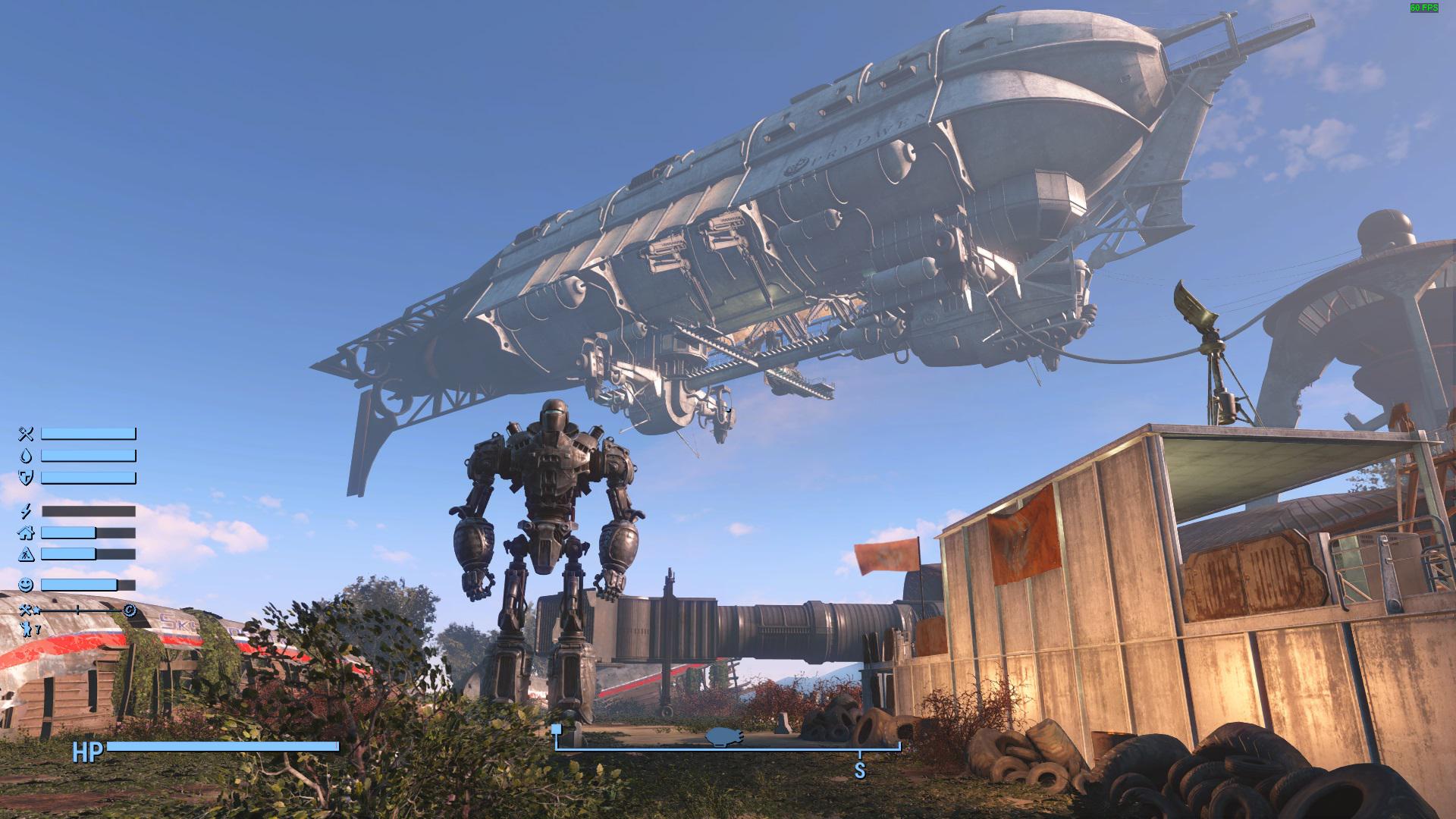This screenshot has height=819, width=1456.
Task: Select the lightning bolt power icon
Action: [x=27, y=511]
